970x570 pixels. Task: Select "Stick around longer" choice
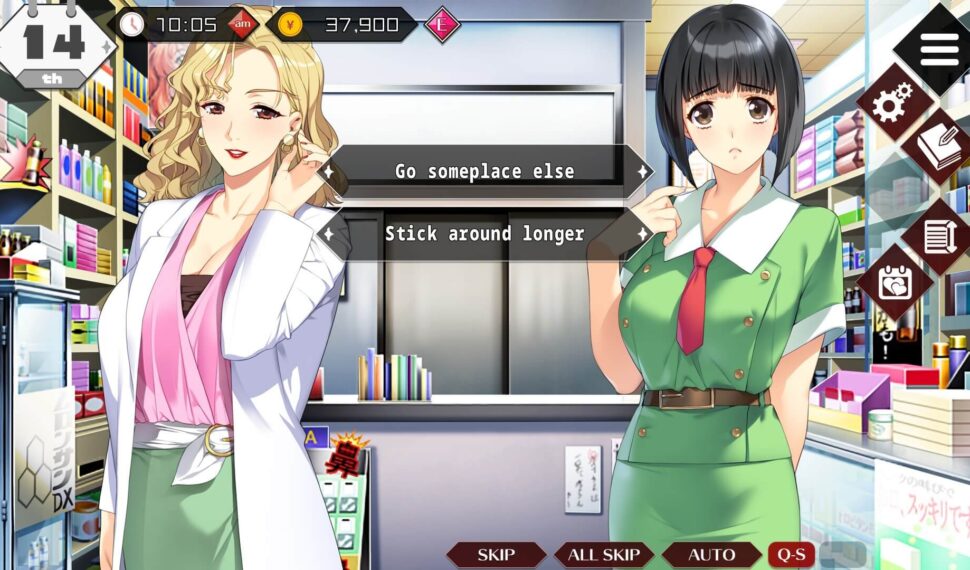[485, 234]
